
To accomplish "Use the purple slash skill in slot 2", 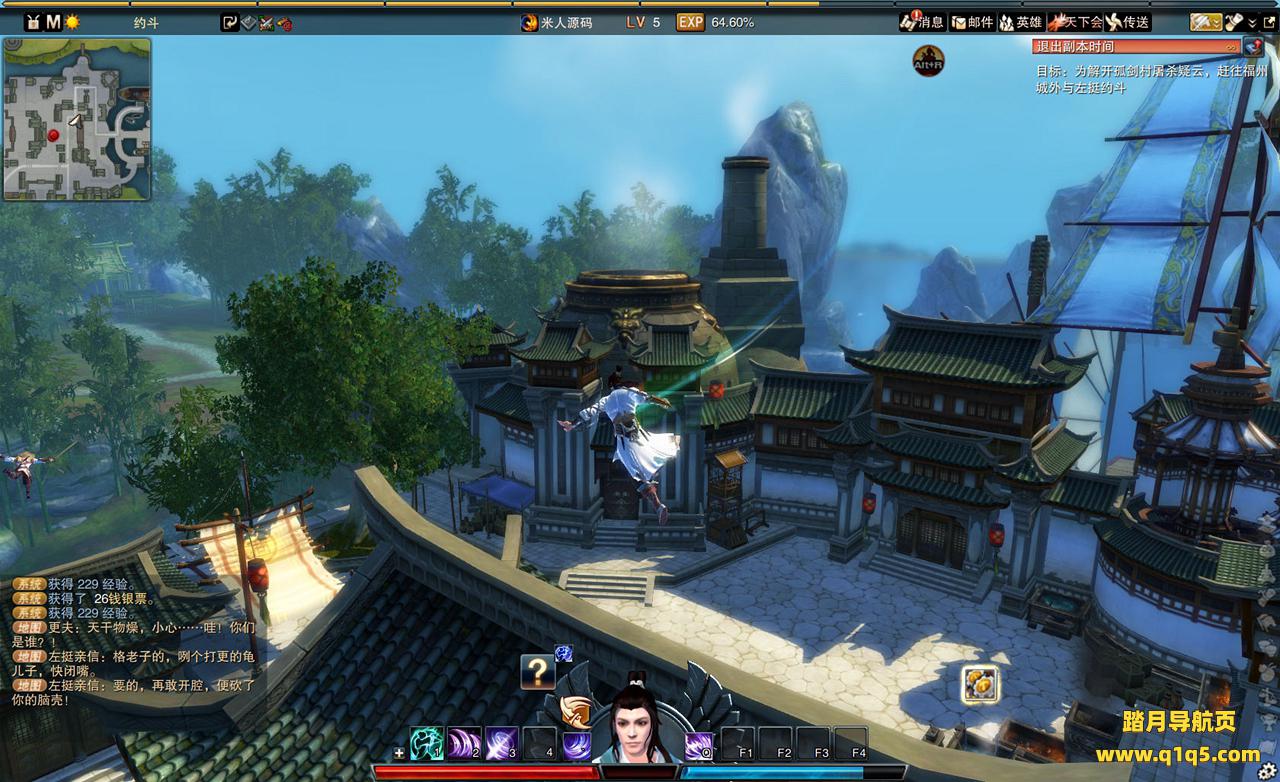I will click(464, 743).
